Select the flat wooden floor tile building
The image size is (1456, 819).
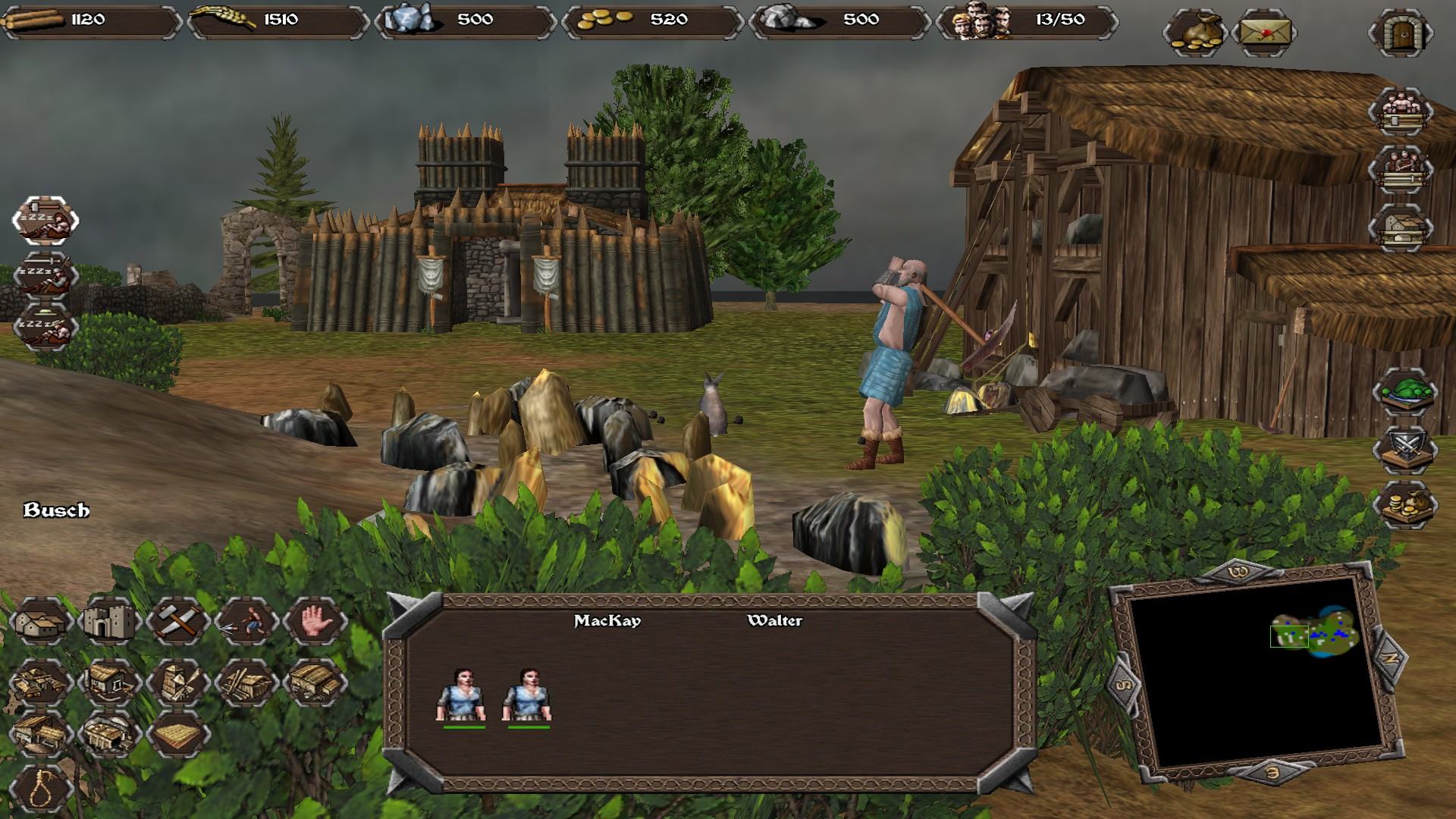[x=179, y=734]
